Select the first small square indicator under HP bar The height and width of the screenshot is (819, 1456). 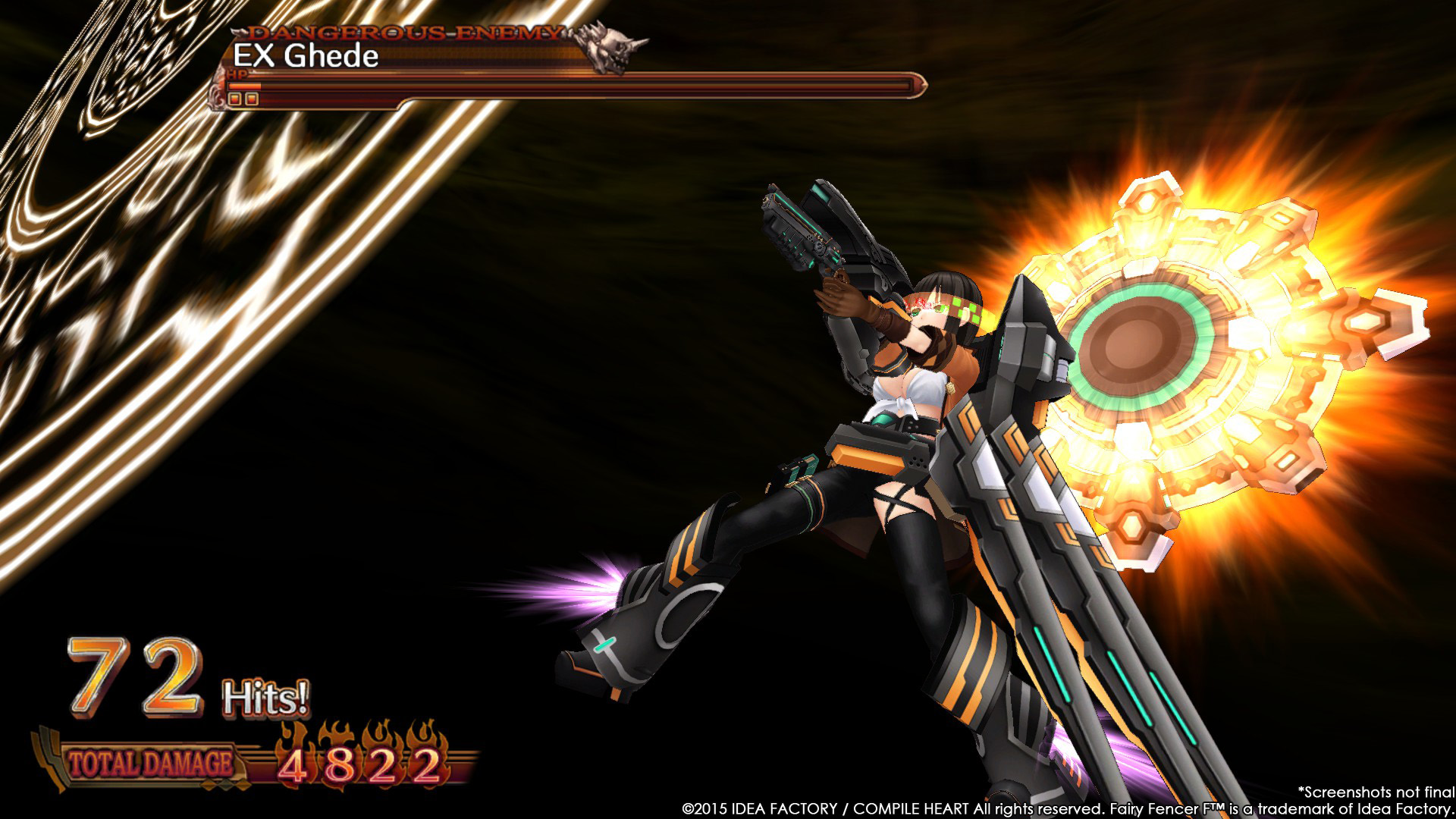(234, 99)
